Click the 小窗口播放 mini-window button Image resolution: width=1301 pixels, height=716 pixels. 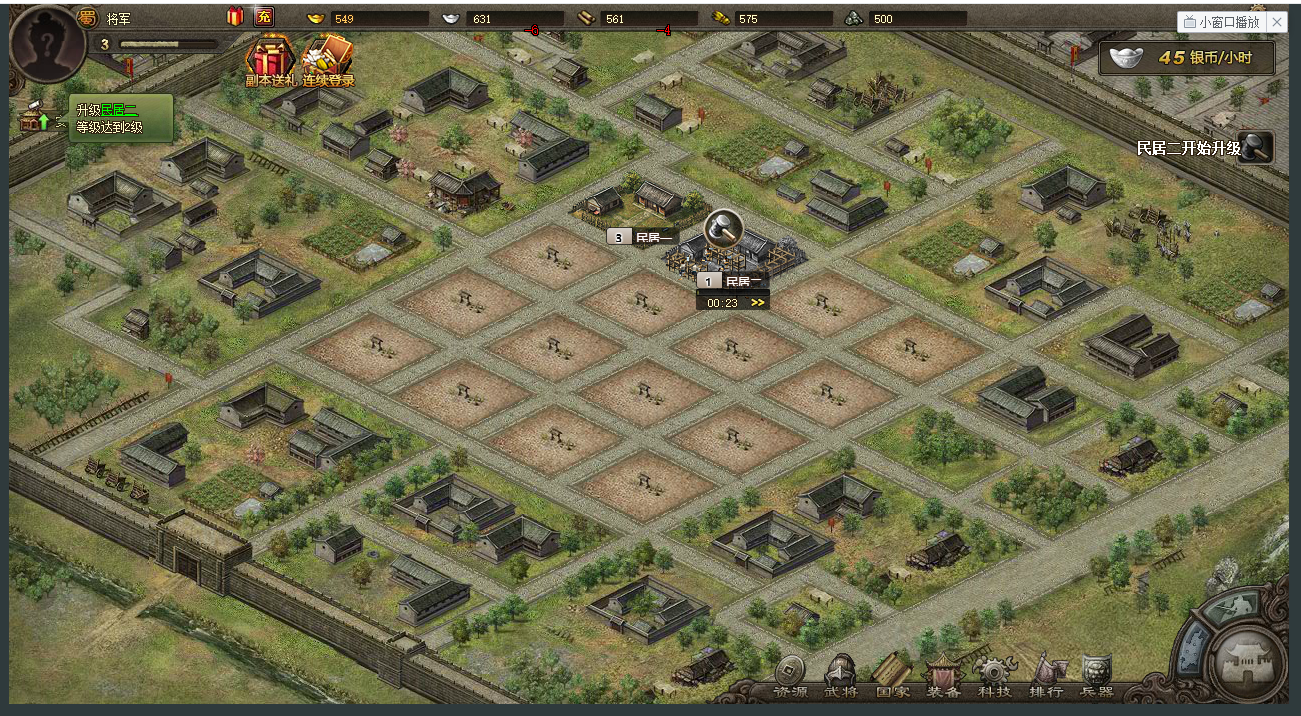[1221, 22]
